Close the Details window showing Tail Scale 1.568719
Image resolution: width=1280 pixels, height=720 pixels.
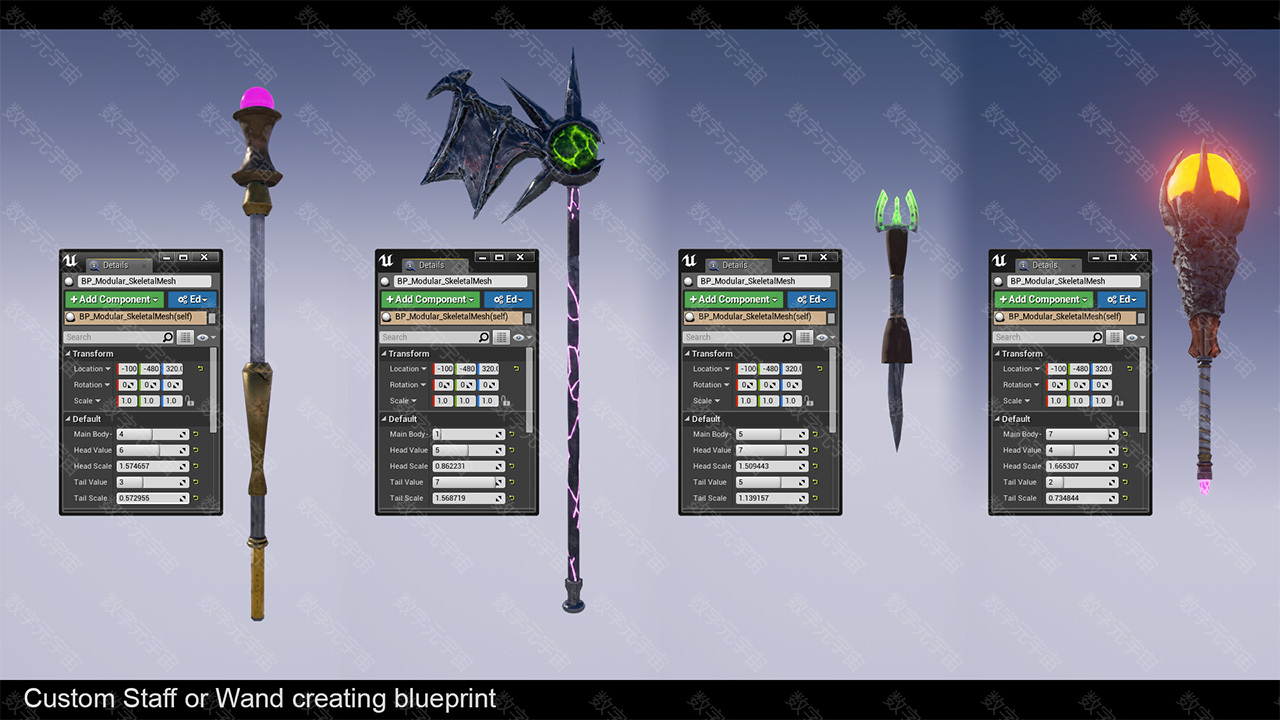click(520, 258)
